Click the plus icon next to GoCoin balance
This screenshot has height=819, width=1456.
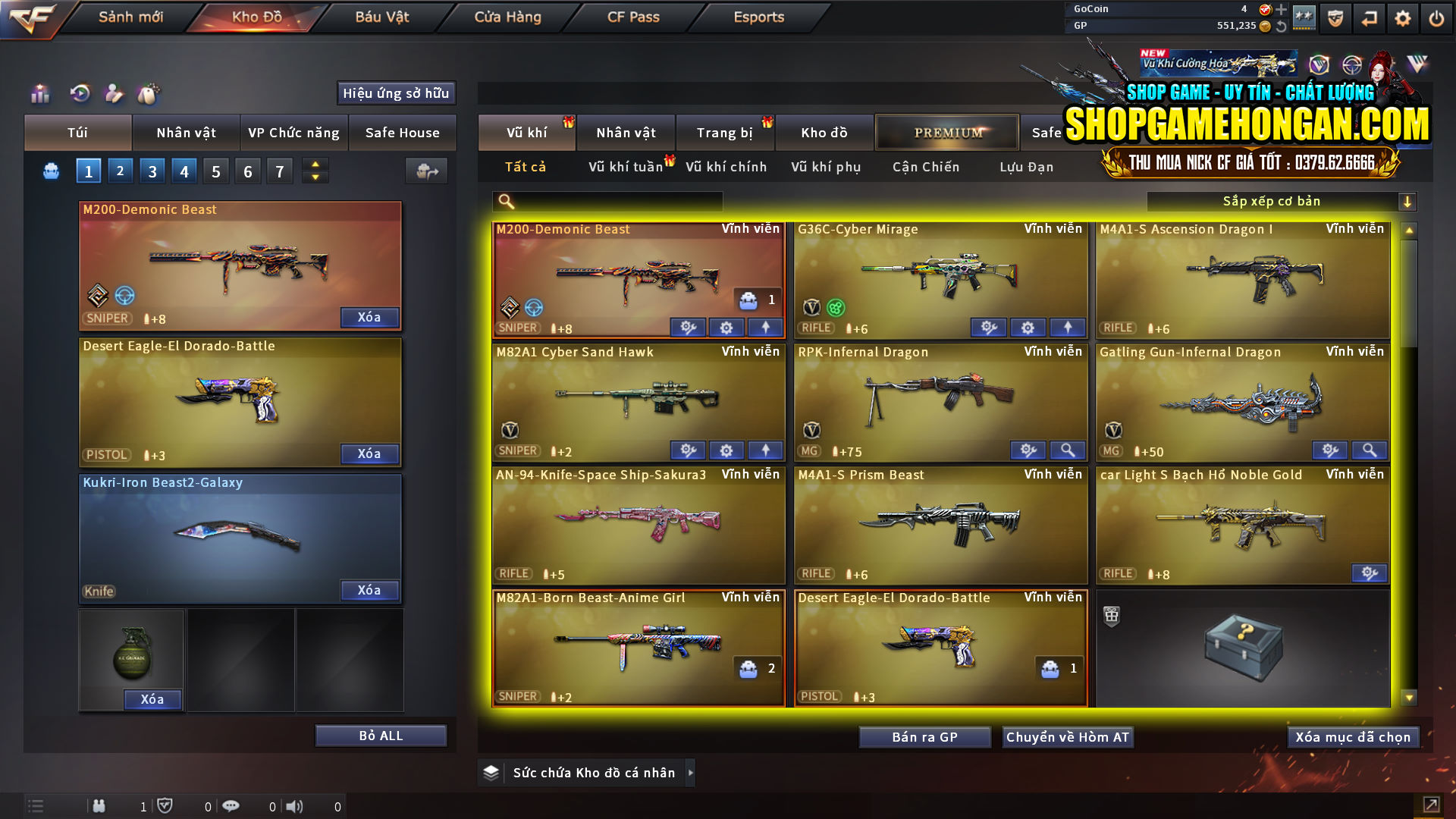[x=1282, y=9]
